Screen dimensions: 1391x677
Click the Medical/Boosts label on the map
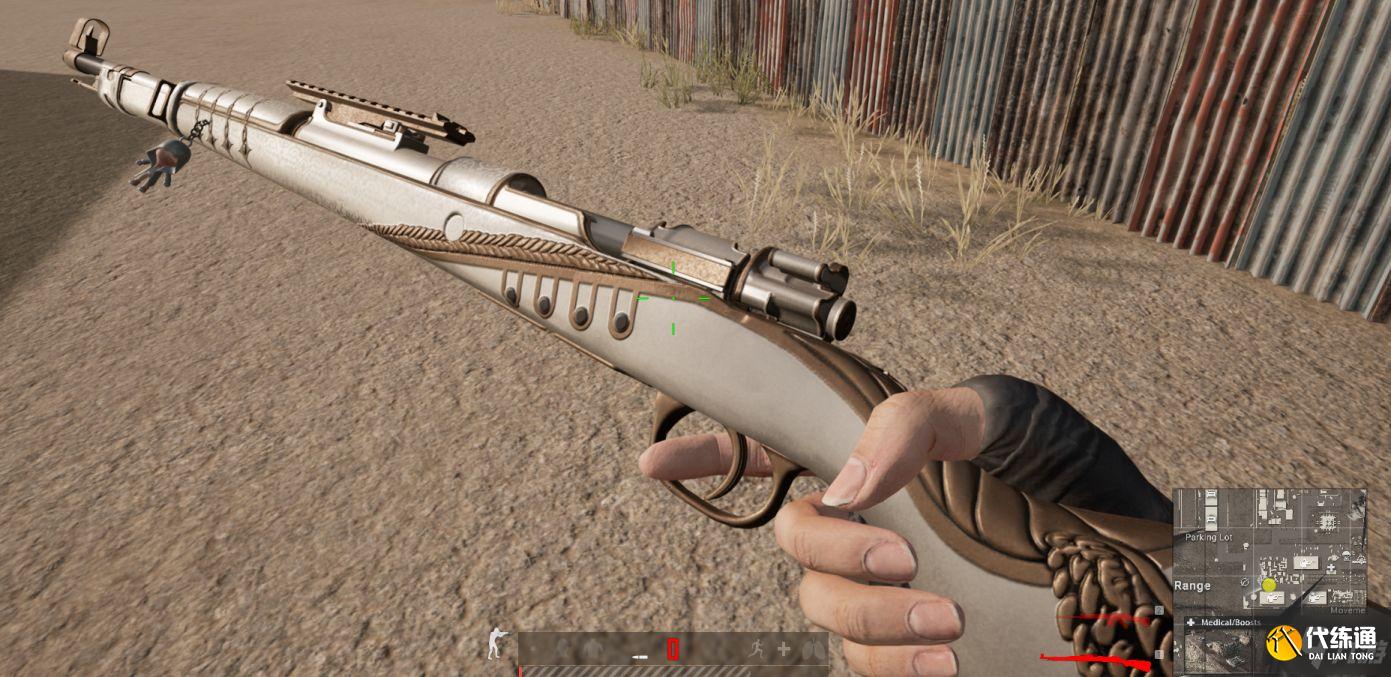tap(1221, 622)
